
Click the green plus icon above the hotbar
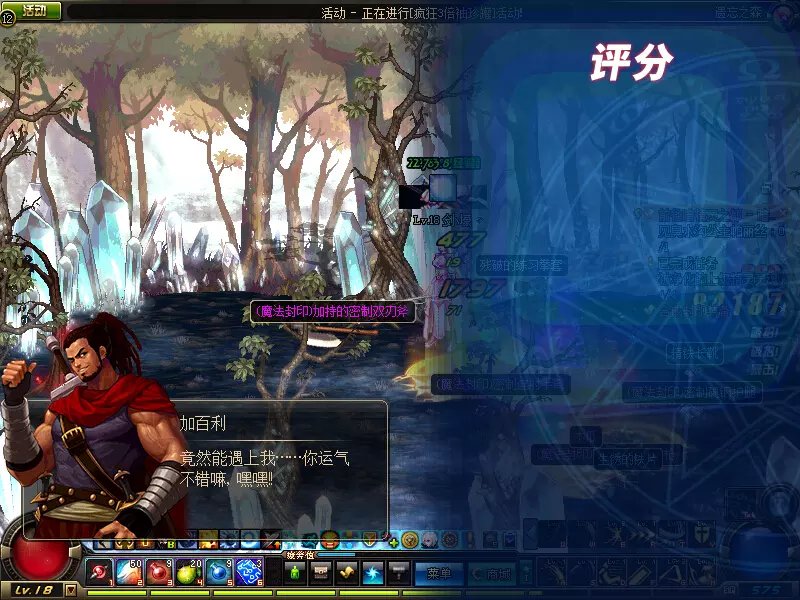(394, 541)
